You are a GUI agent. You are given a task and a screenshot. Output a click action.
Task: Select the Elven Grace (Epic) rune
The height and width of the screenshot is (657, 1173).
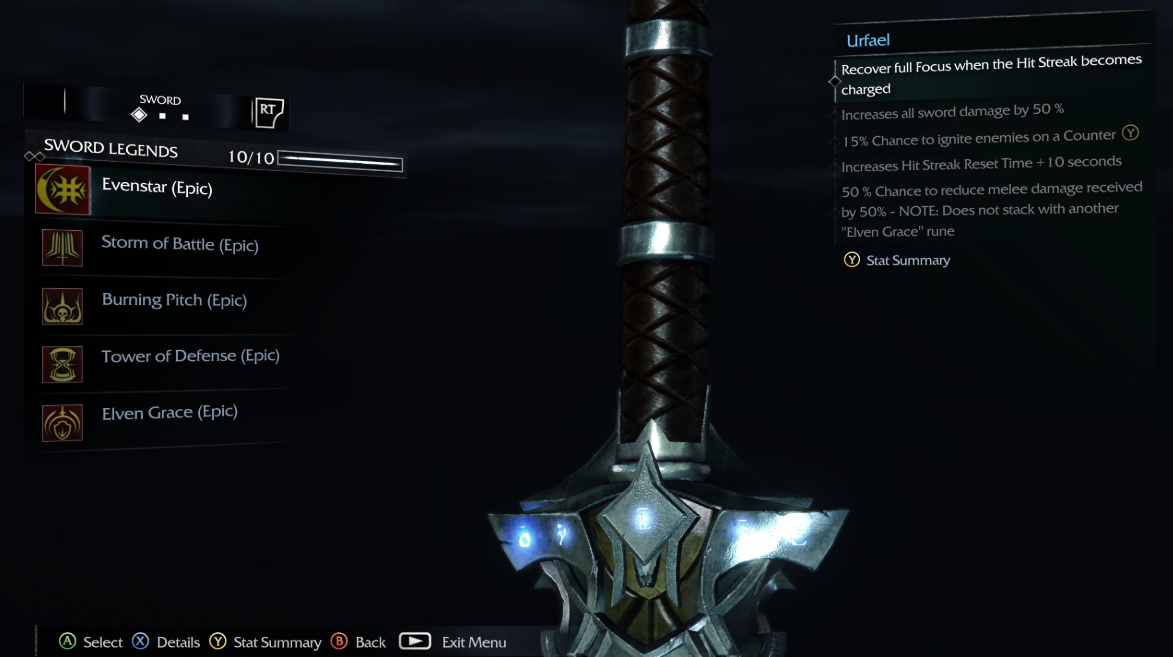pyautogui.click(x=169, y=412)
